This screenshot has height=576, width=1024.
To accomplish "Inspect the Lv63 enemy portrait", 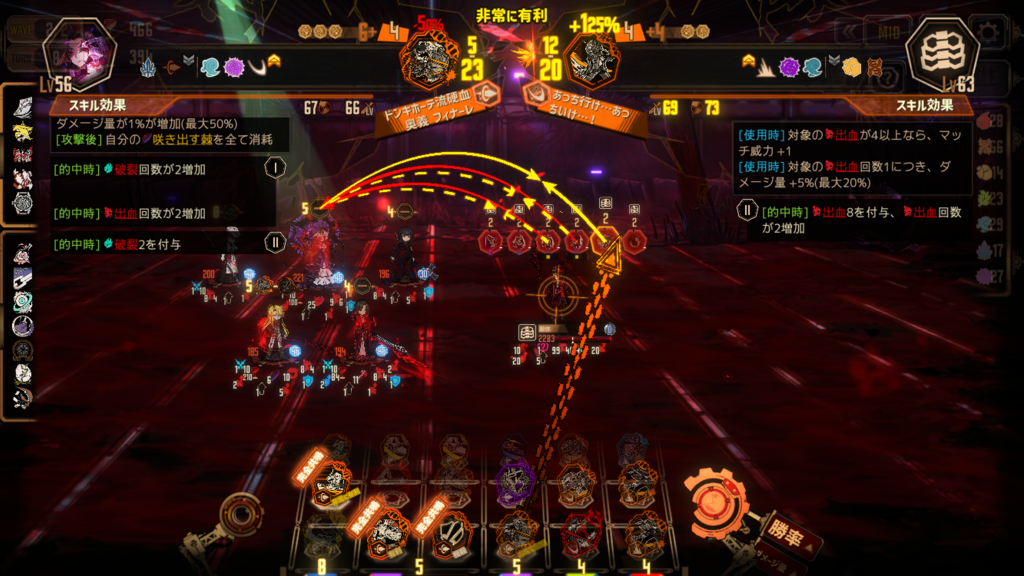I will (x=941, y=51).
